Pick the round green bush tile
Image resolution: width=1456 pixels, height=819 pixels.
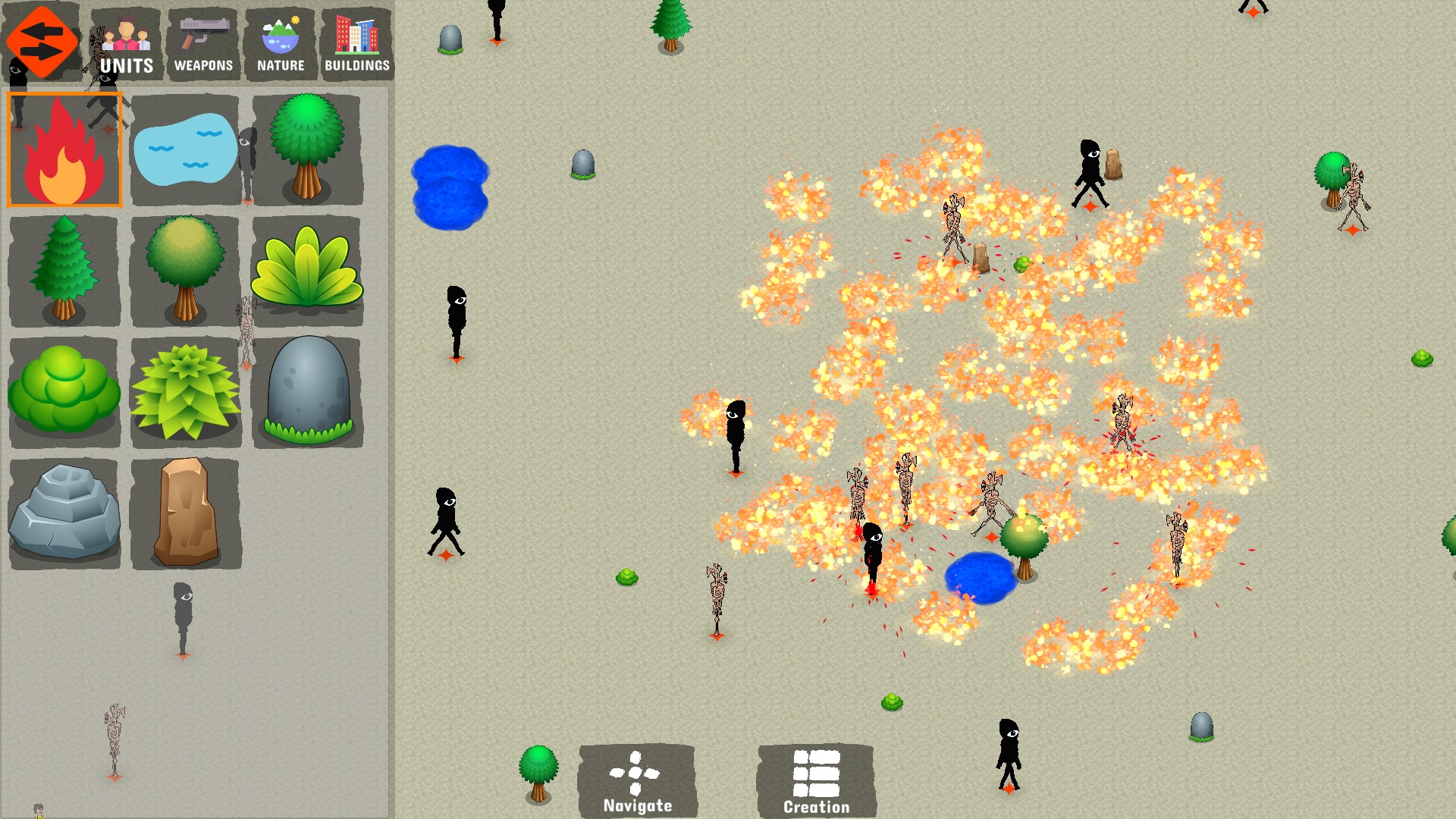(x=64, y=392)
